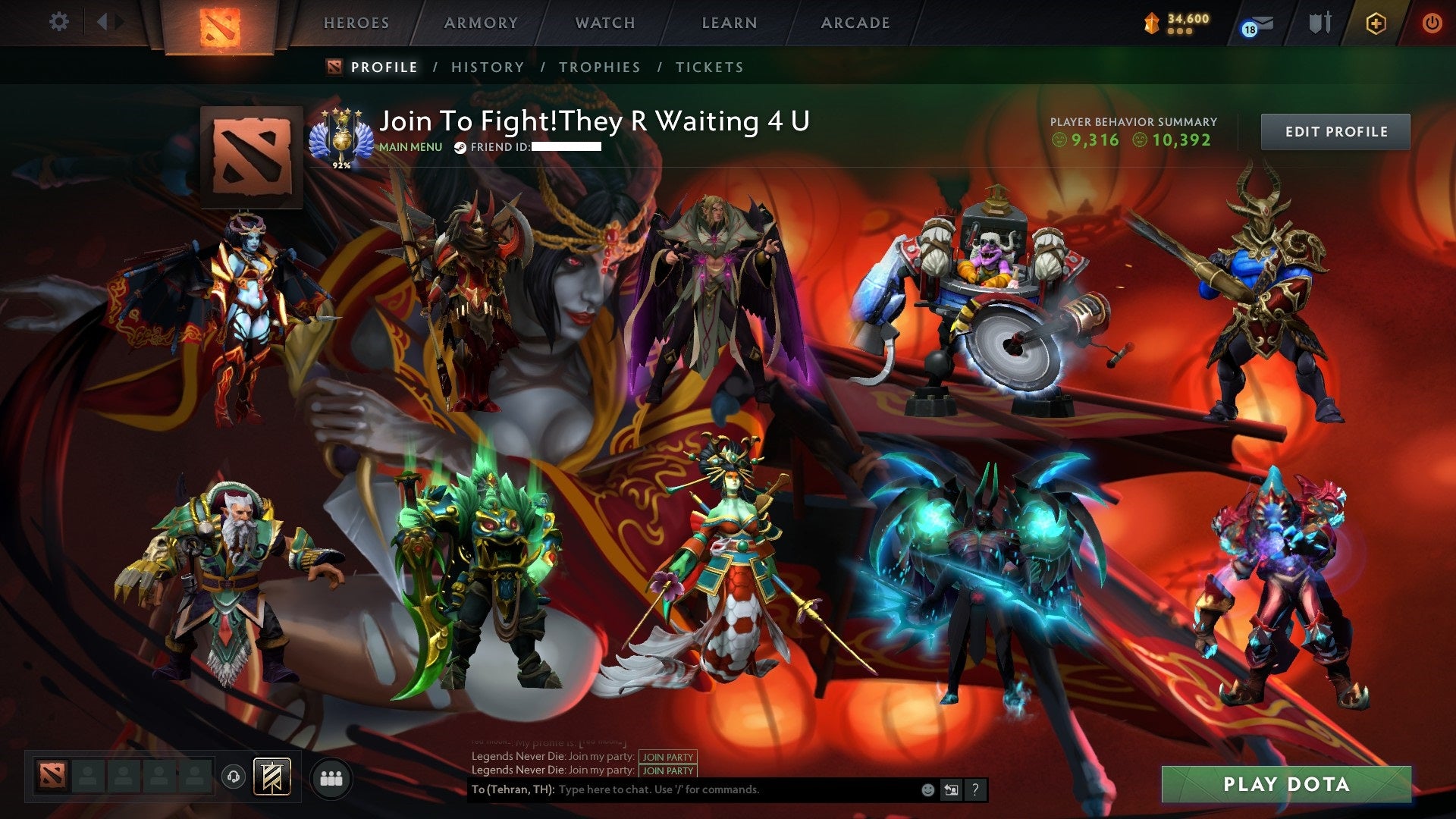
Task: Open the emoticon picker in the chat bar
Action: click(927, 789)
